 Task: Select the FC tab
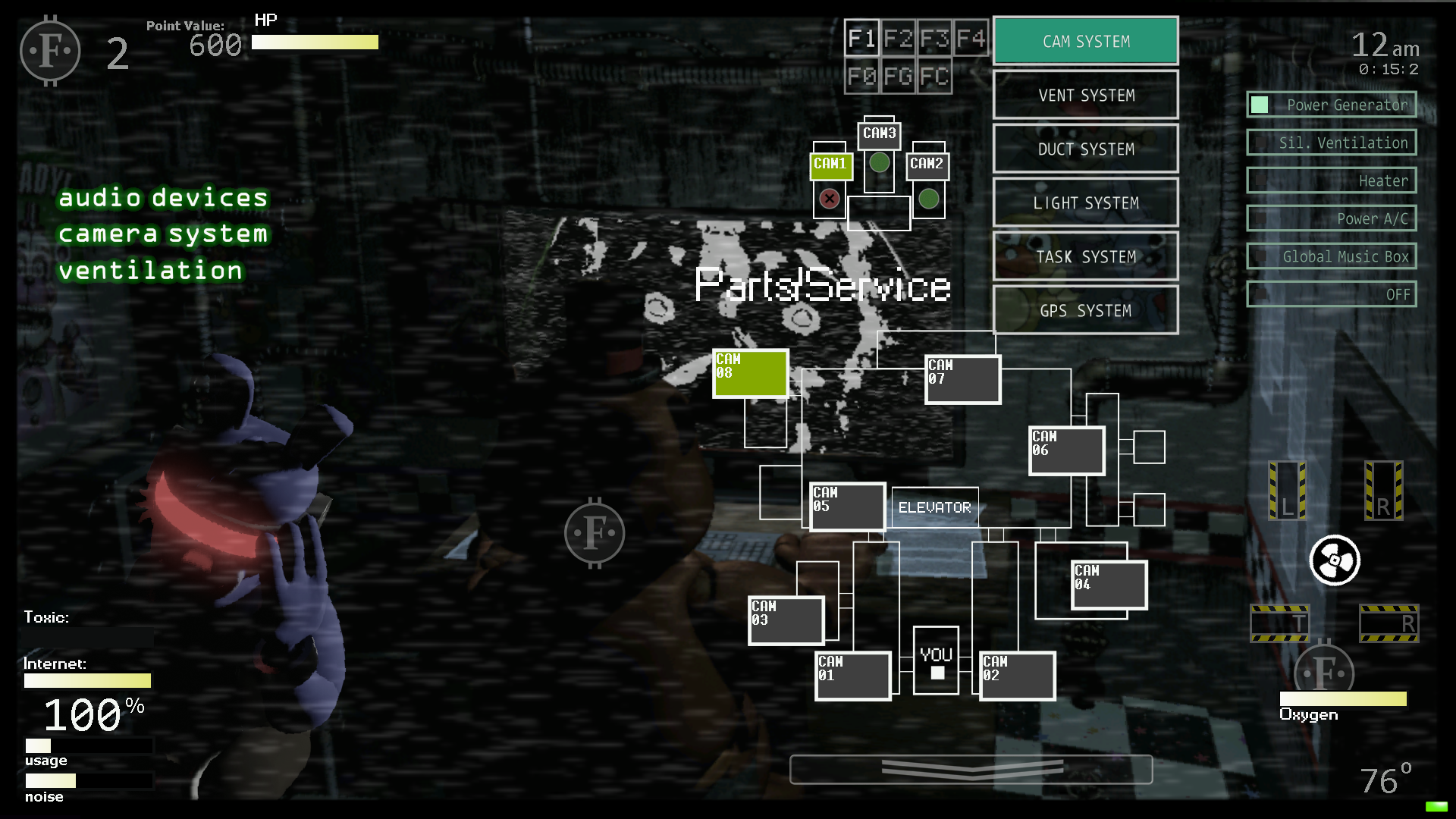tap(934, 76)
